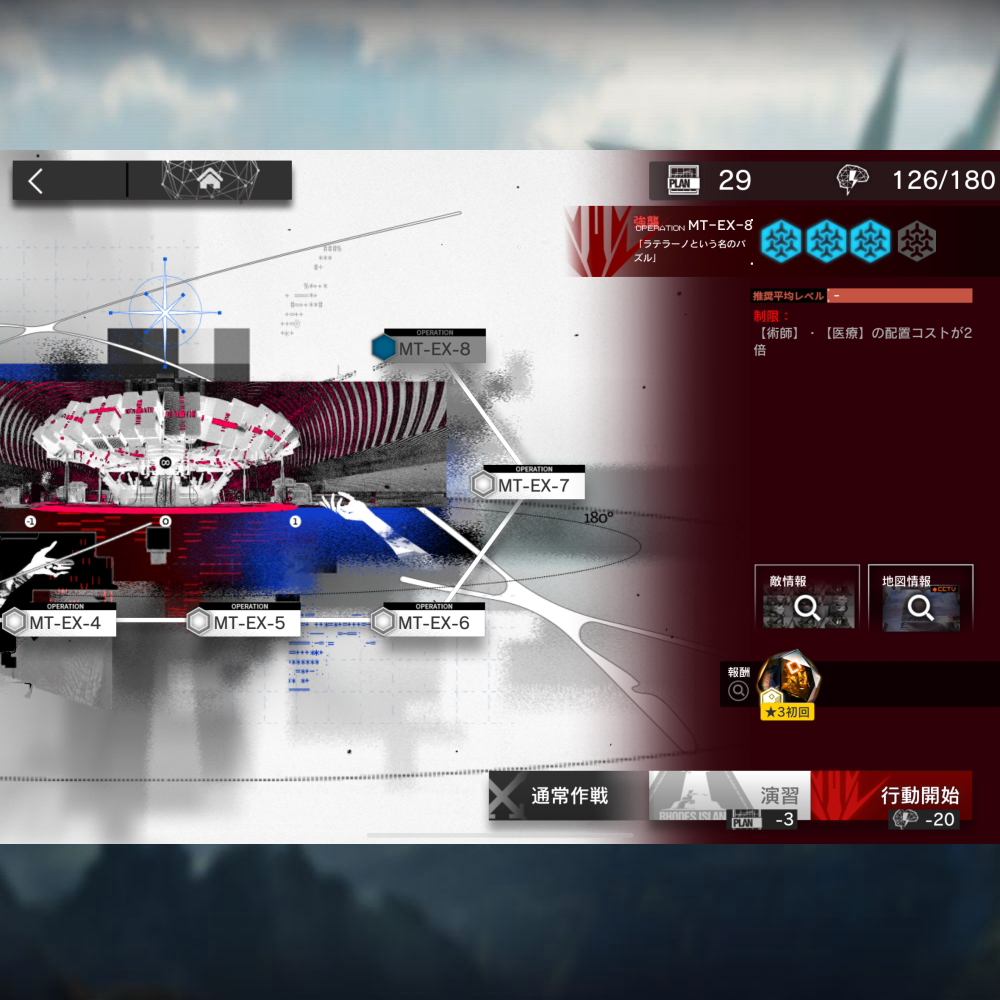View enemy info (敵情報)
1000x1000 pixels.
point(807,599)
